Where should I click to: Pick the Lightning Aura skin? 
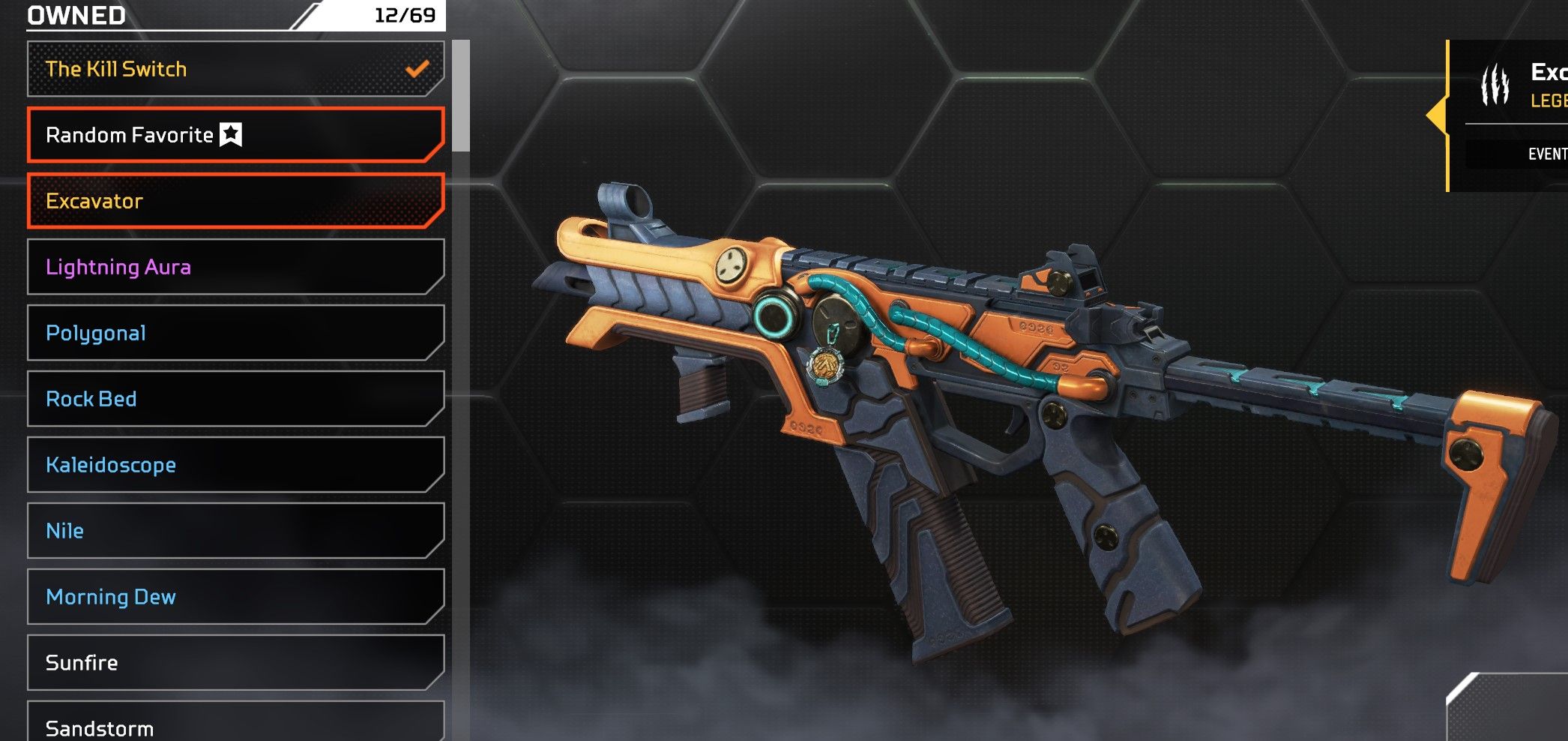(235, 267)
